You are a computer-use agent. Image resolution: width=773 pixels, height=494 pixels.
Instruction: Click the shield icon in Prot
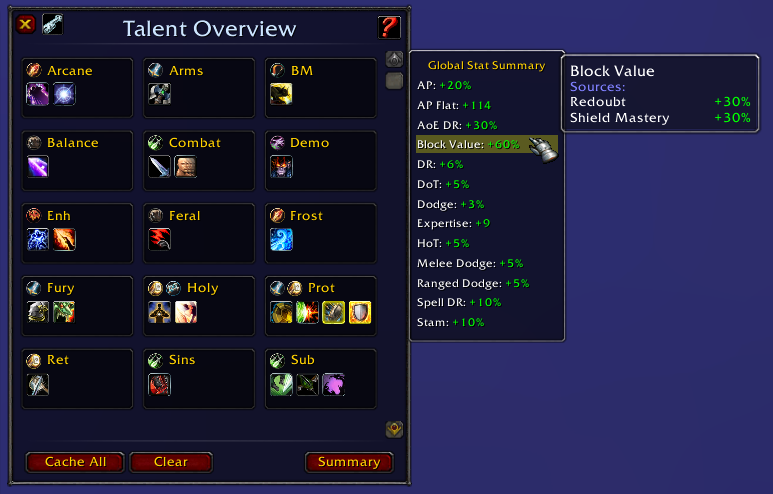pyautogui.click(x=360, y=312)
